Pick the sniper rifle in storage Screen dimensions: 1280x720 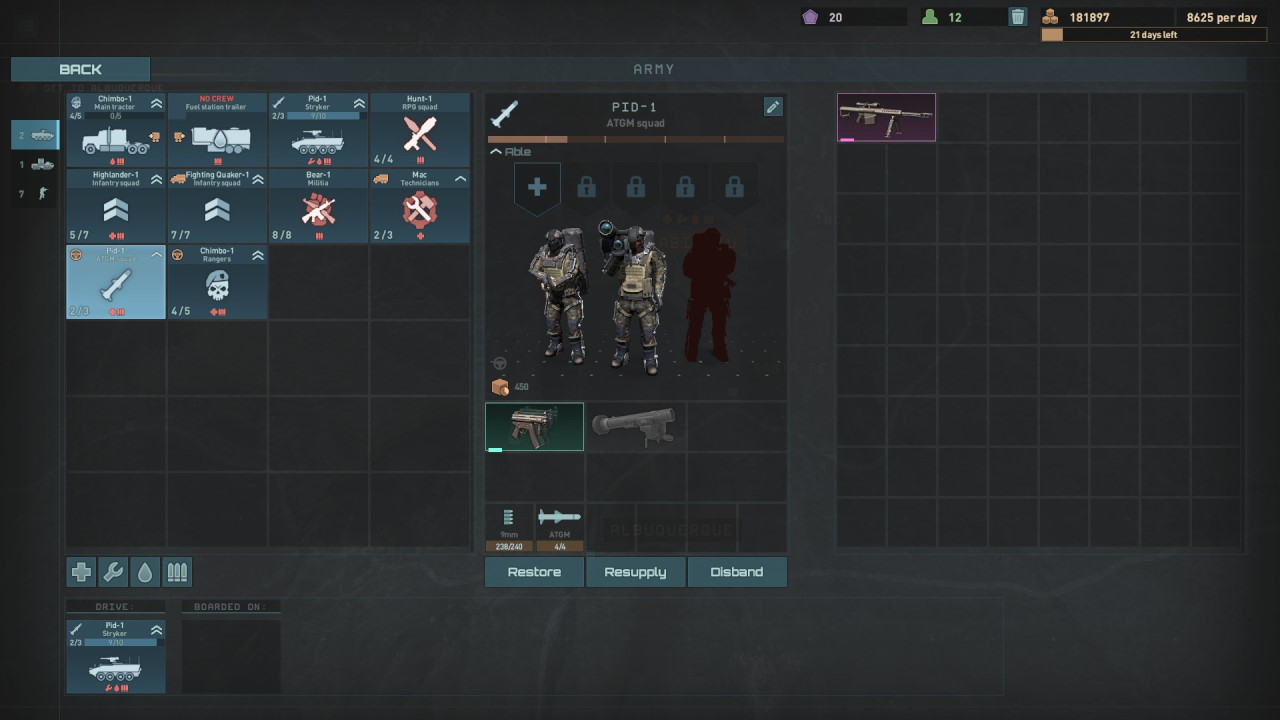click(x=886, y=117)
